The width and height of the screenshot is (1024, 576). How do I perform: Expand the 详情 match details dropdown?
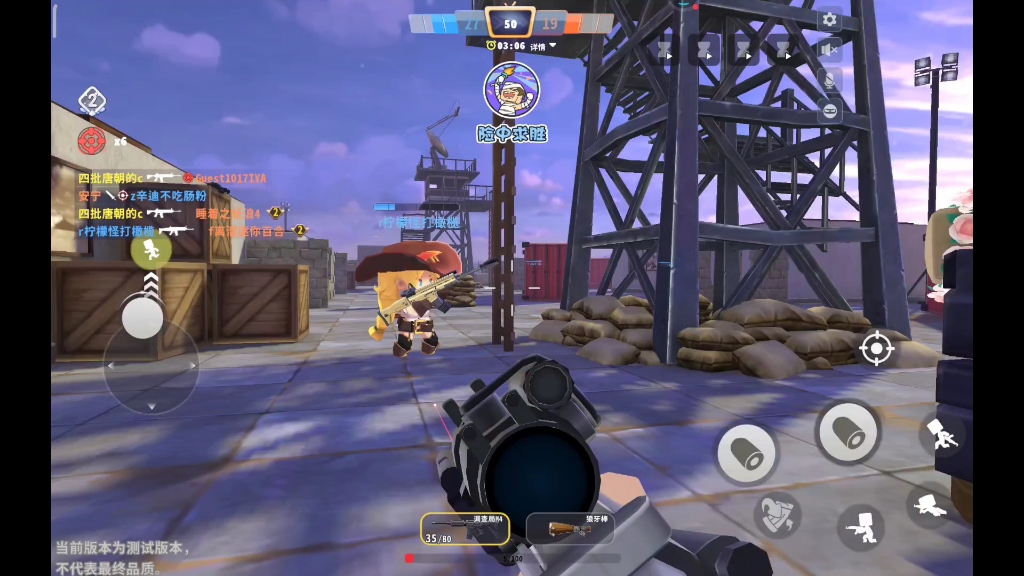[x=544, y=46]
